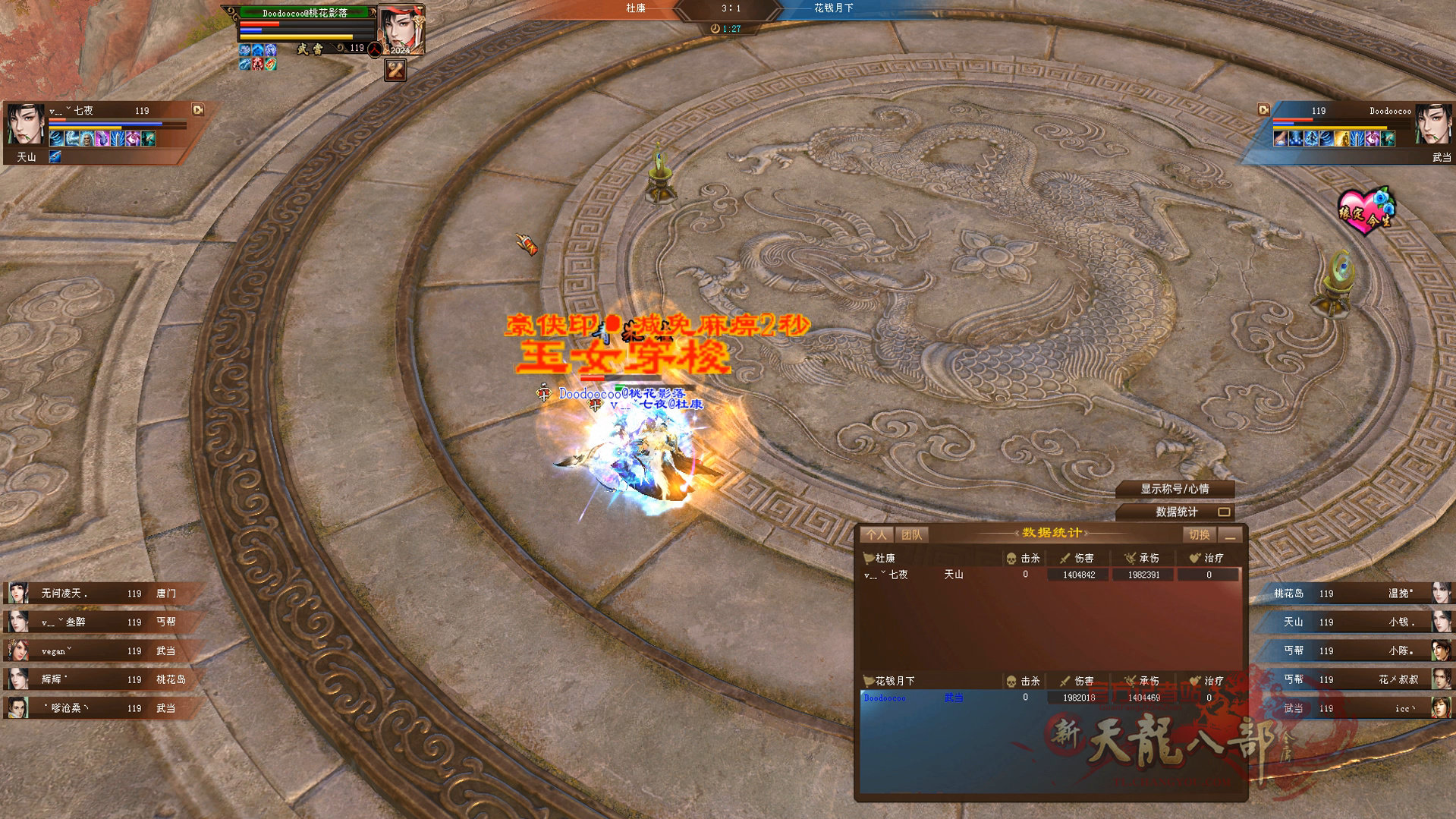The image size is (1456, 819).
Task: Select the 无问凌天 唐门 player row
Action: [102, 594]
